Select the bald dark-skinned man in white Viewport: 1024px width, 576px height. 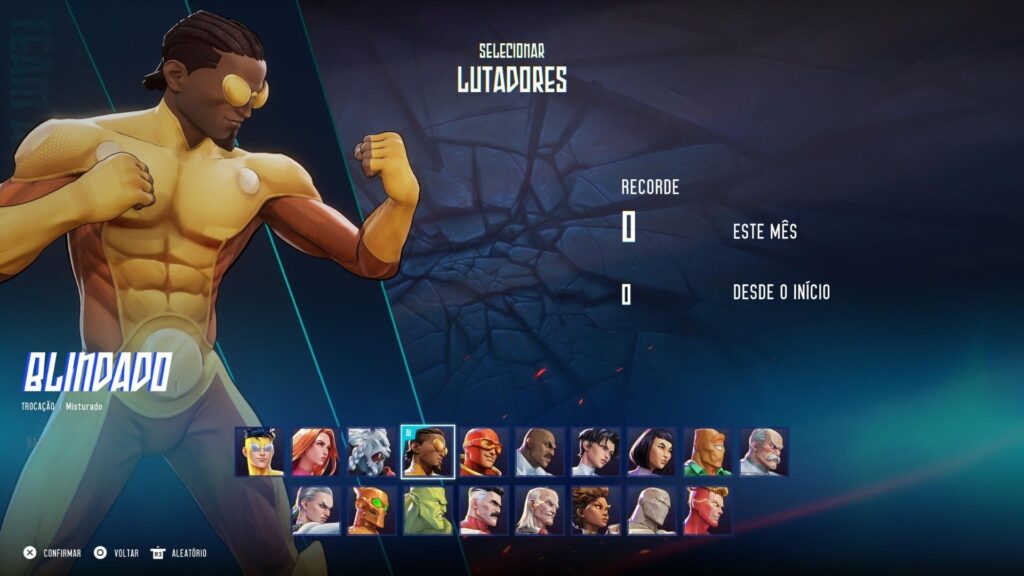(540, 452)
